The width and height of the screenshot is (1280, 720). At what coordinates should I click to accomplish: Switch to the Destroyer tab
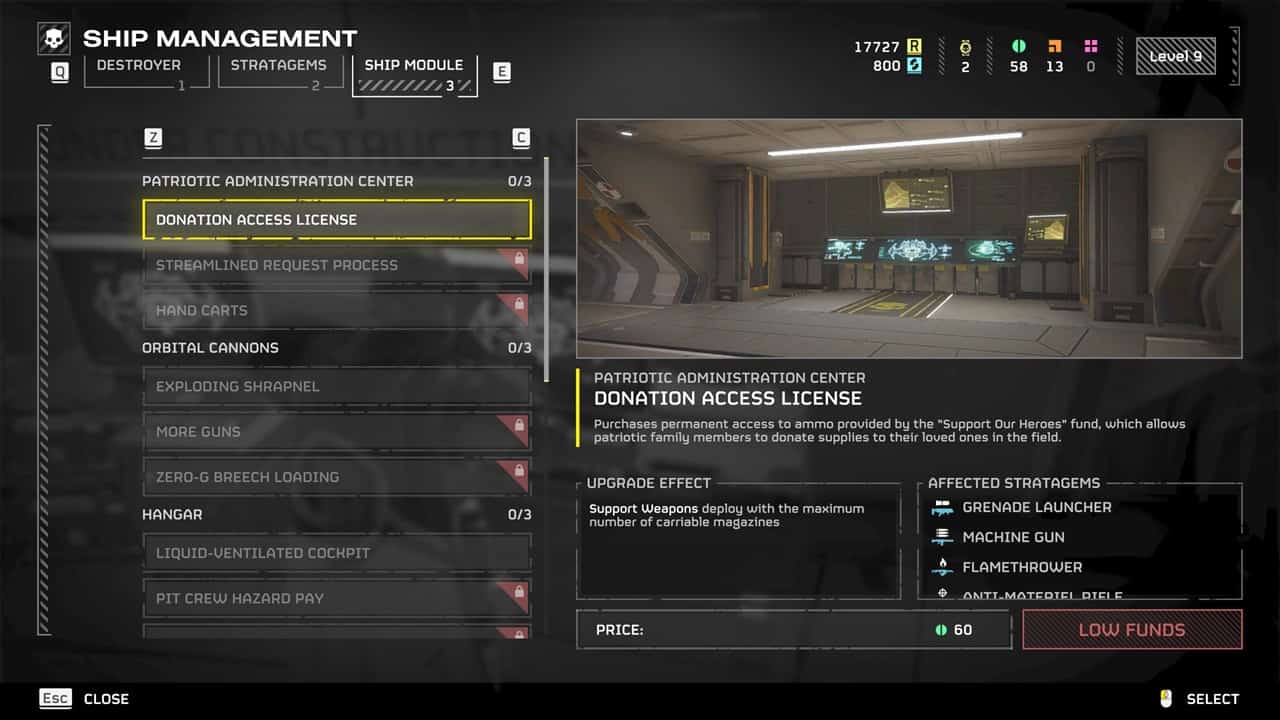[139, 66]
